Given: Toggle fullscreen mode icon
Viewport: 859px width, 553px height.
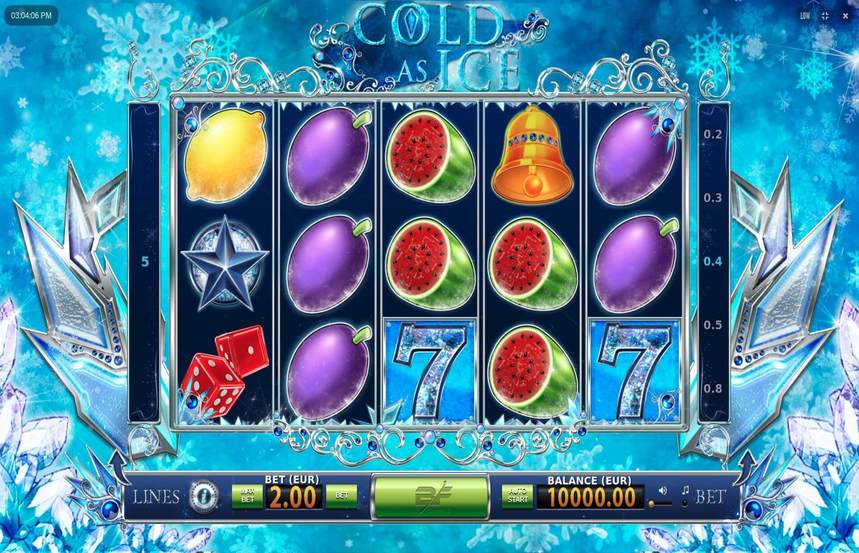Looking at the screenshot, I should [x=825, y=16].
